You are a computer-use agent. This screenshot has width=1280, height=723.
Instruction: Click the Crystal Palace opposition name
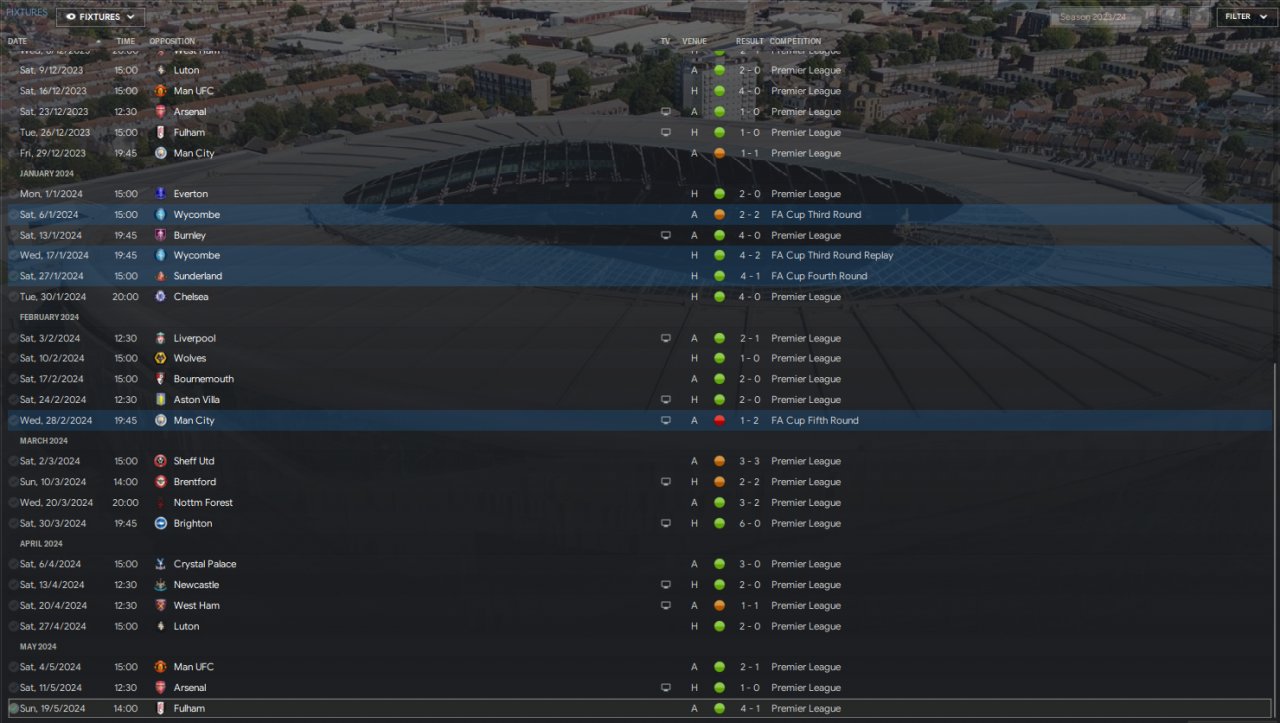click(204, 565)
